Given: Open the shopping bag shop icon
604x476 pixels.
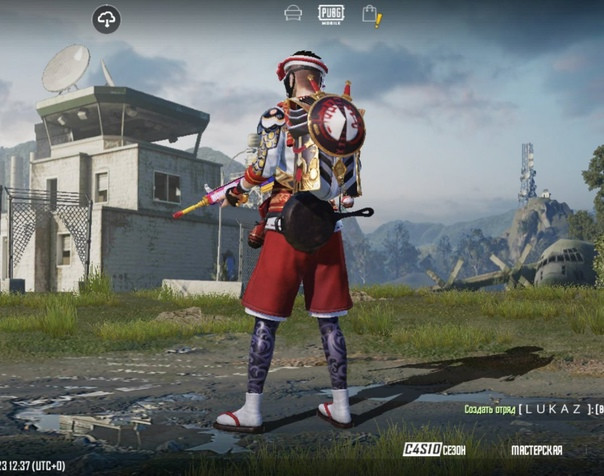Looking at the screenshot, I should (370, 15).
